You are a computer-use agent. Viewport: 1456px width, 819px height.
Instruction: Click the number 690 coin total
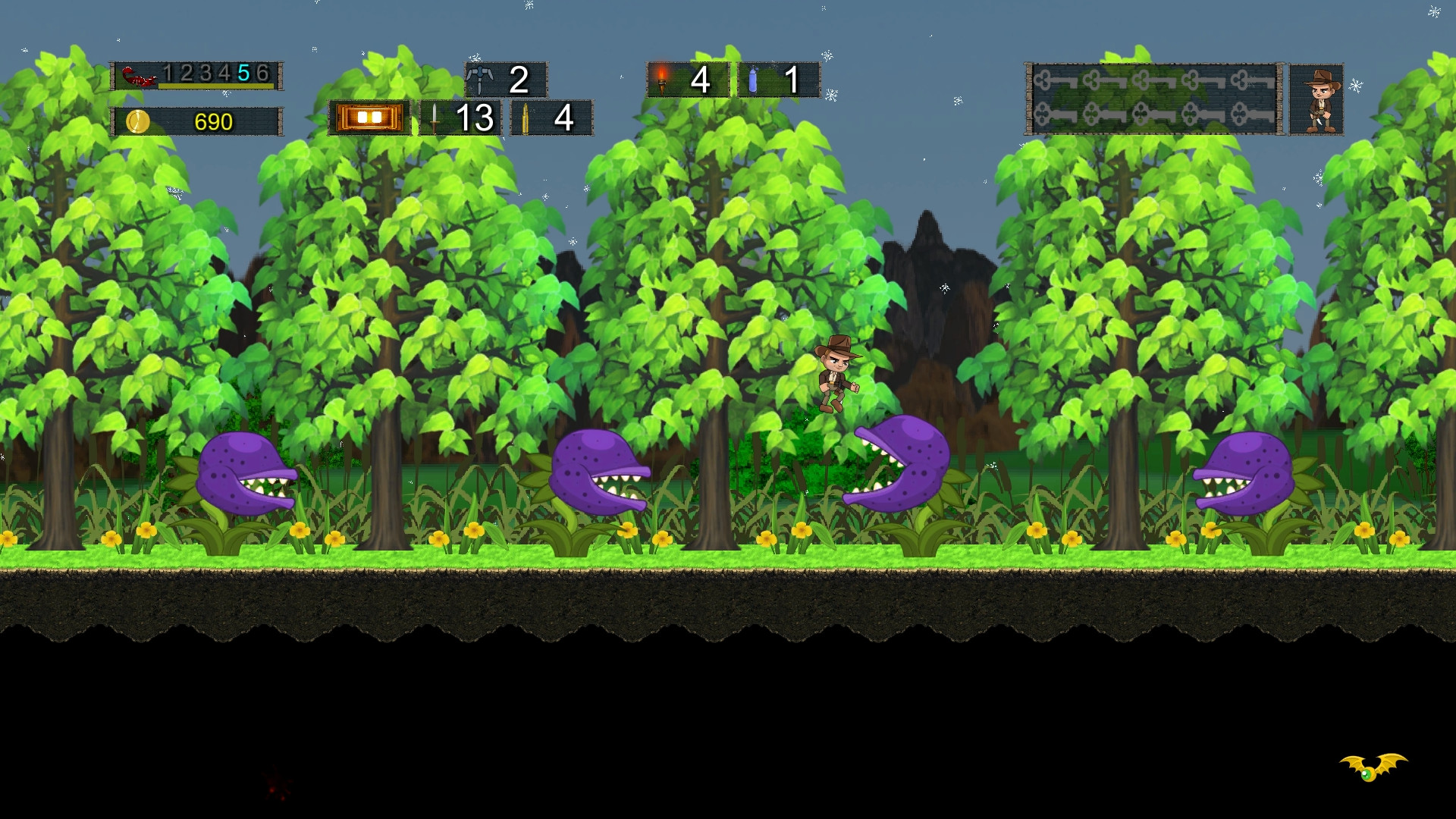tap(215, 119)
